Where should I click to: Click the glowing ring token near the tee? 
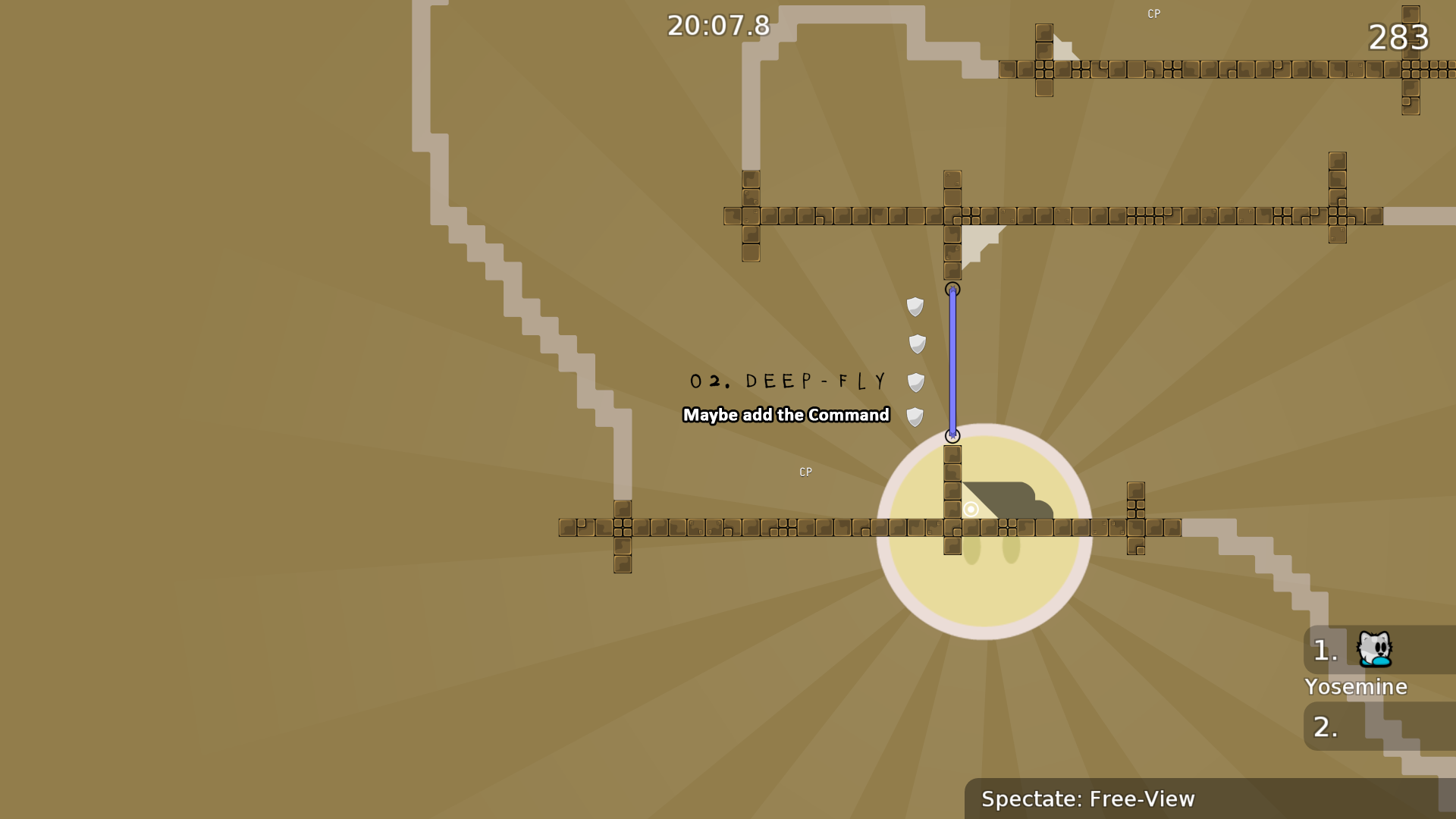tap(971, 510)
